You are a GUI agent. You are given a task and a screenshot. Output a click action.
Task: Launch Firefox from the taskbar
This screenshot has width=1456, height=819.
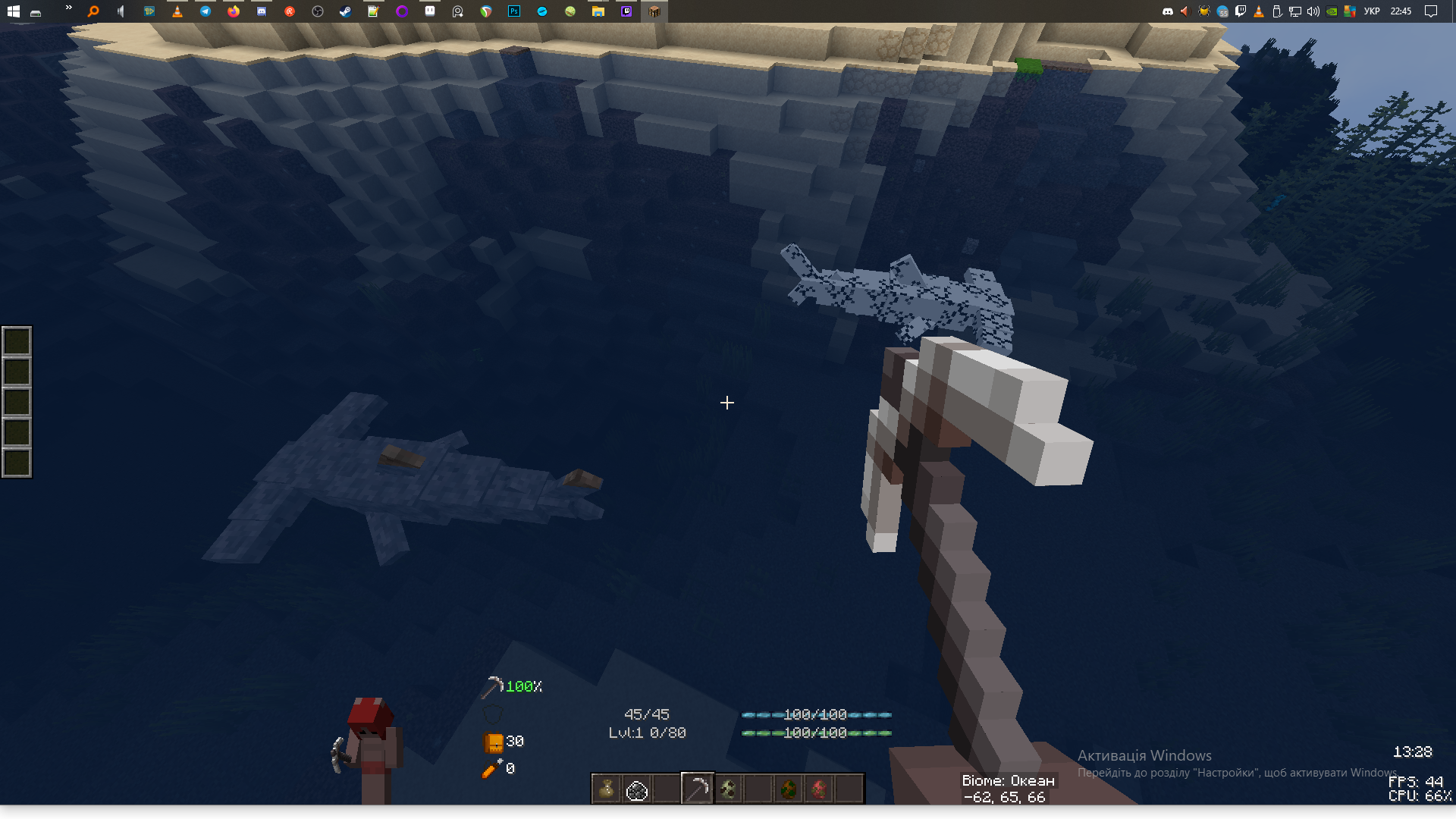tap(232, 11)
